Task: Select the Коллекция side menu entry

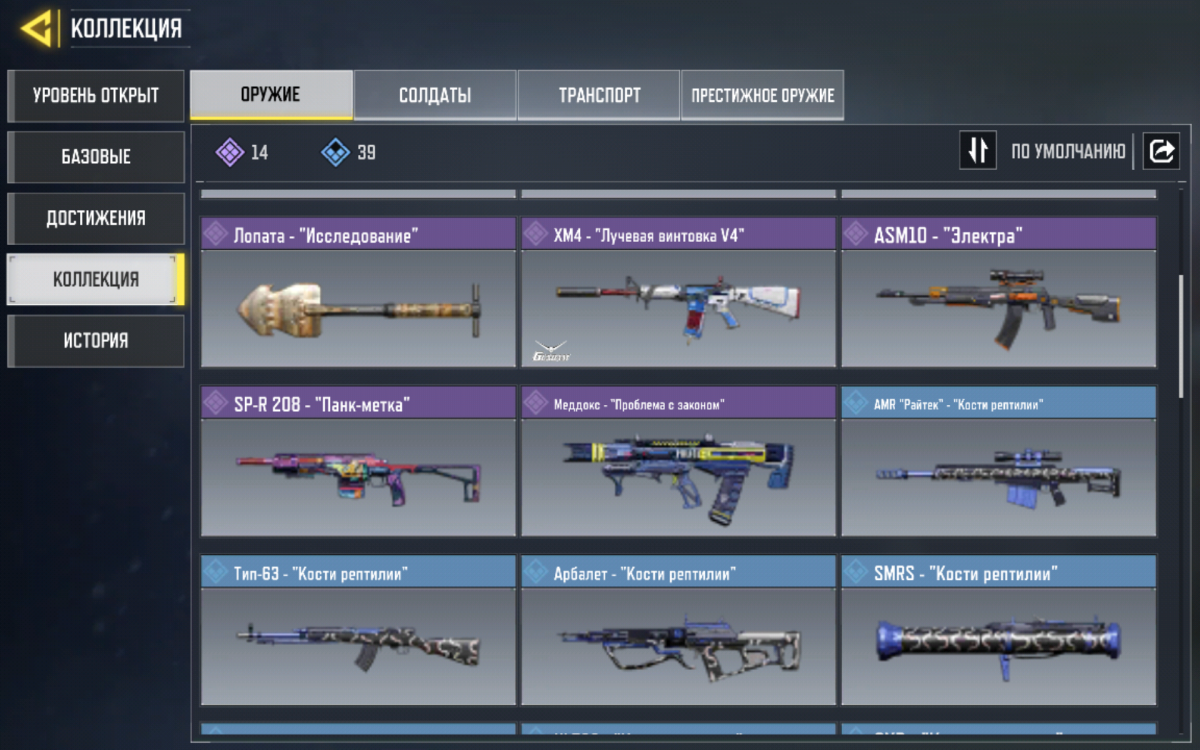Action: [96, 279]
